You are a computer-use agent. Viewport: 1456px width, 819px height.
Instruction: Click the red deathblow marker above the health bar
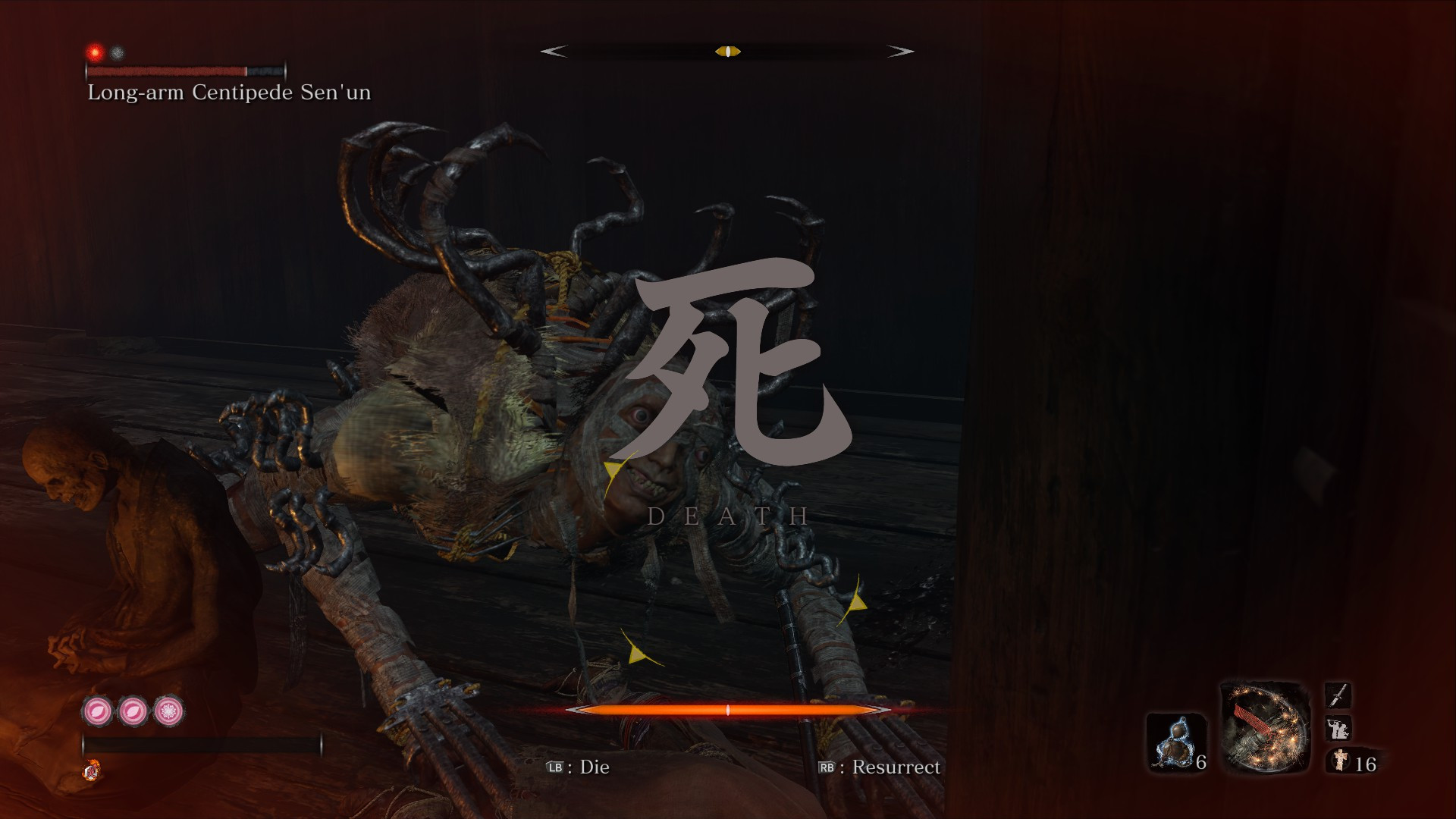click(94, 51)
